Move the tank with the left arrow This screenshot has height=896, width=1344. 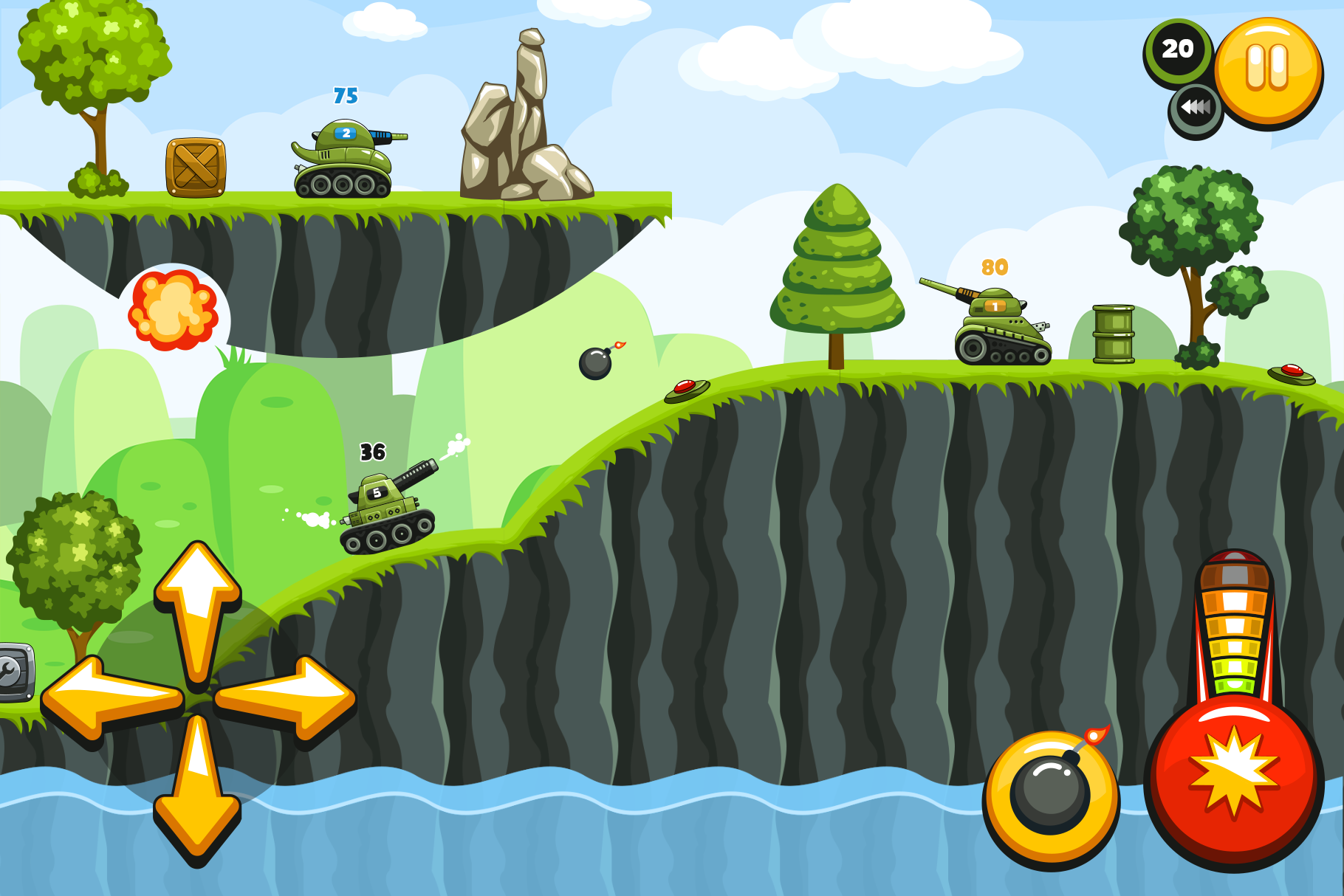(111, 698)
